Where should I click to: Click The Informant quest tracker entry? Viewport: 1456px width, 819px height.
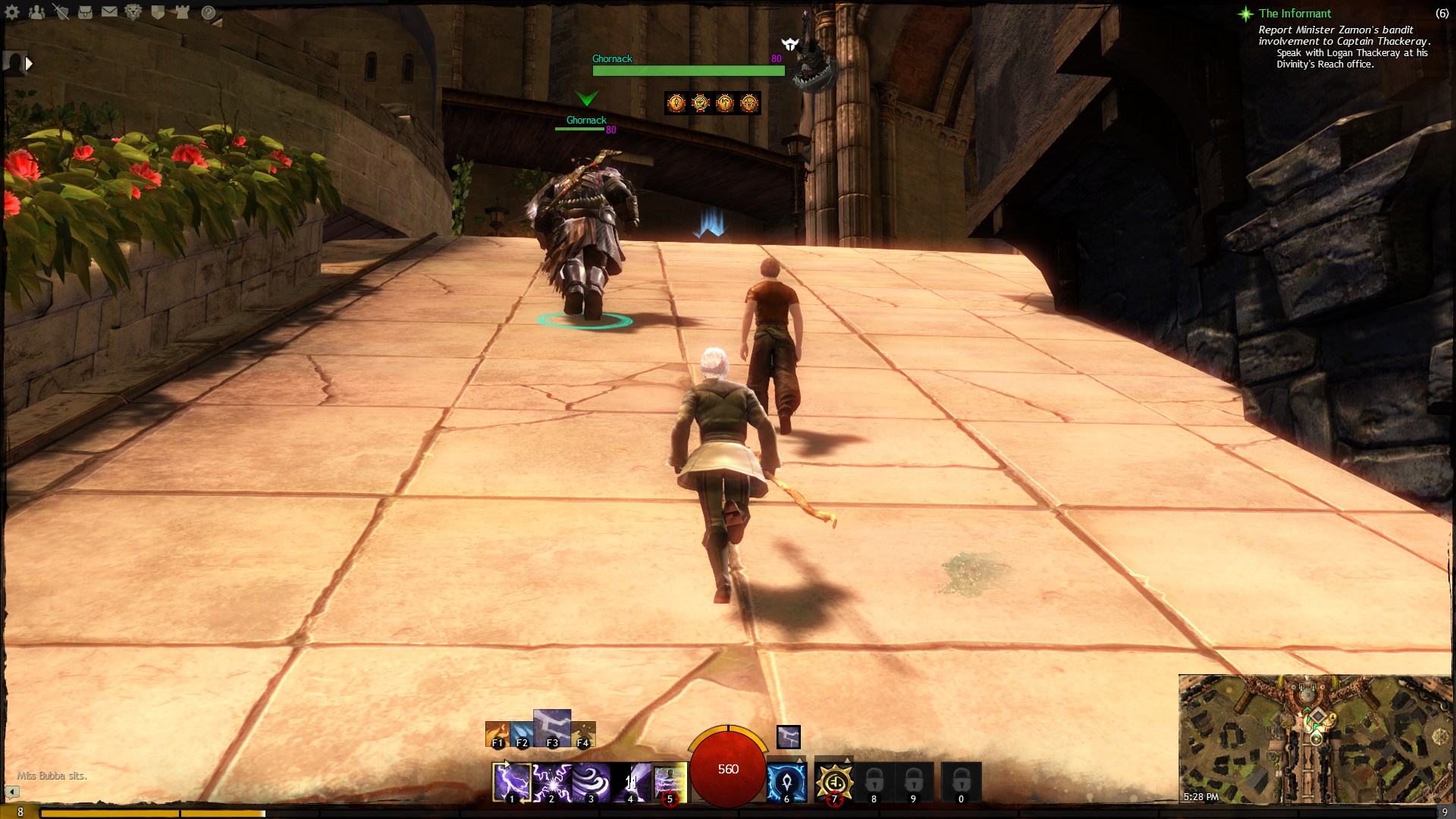tap(1294, 14)
